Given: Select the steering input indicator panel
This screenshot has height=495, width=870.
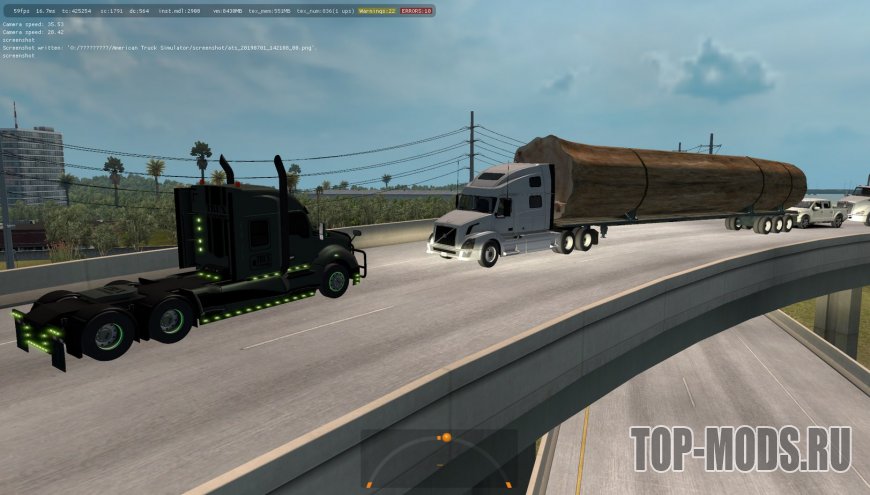Looking at the screenshot, I should (x=438, y=458).
